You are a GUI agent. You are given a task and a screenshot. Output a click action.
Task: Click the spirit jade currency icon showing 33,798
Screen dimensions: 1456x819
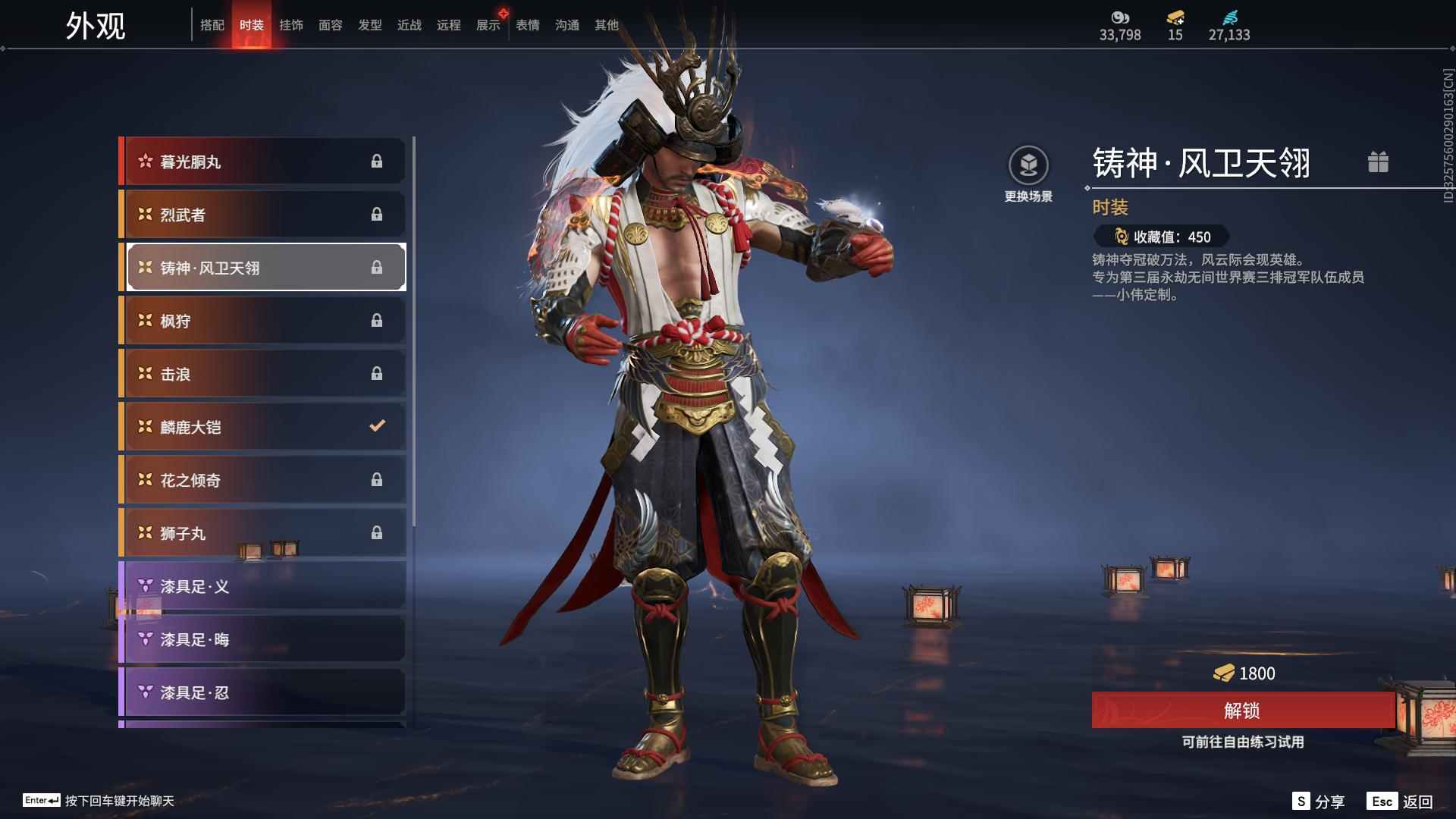(x=1120, y=18)
